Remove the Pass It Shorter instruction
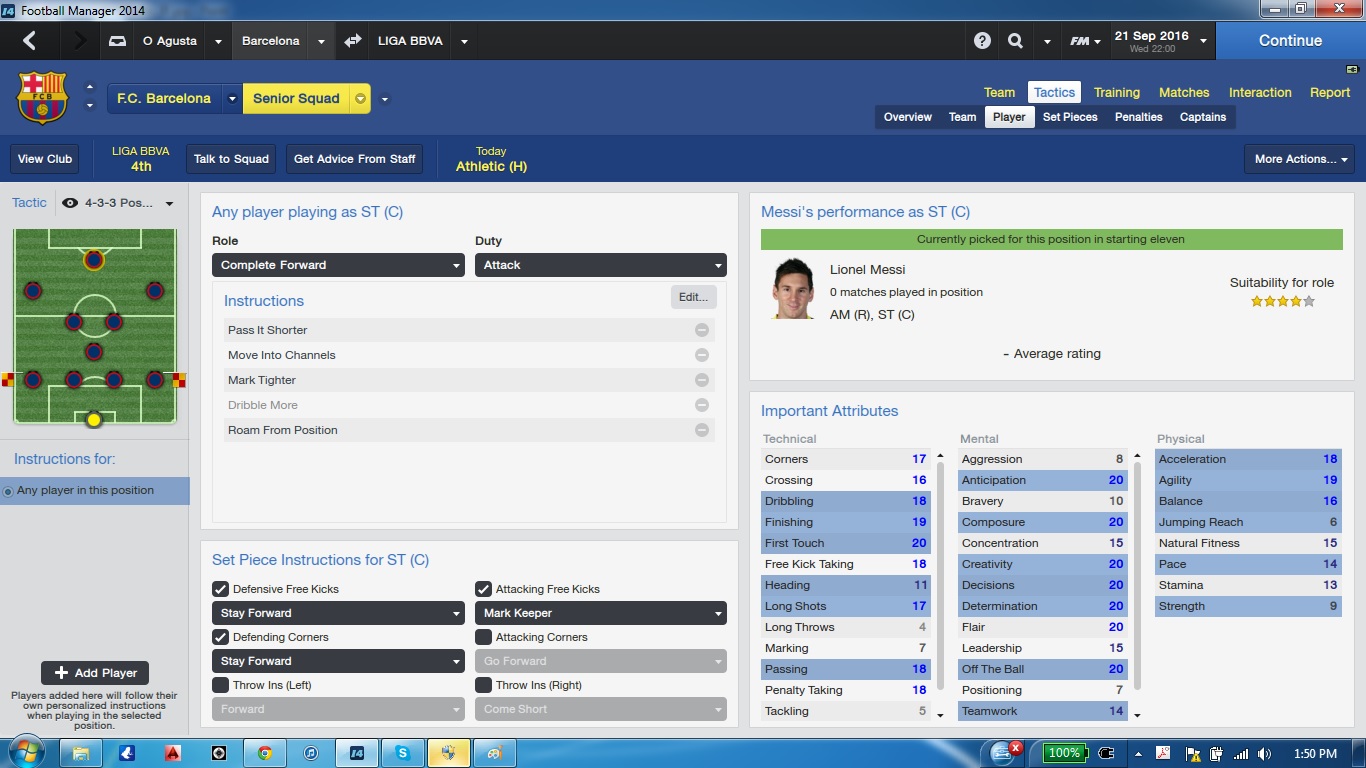The width and height of the screenshot is (1366, 768). 702,330
